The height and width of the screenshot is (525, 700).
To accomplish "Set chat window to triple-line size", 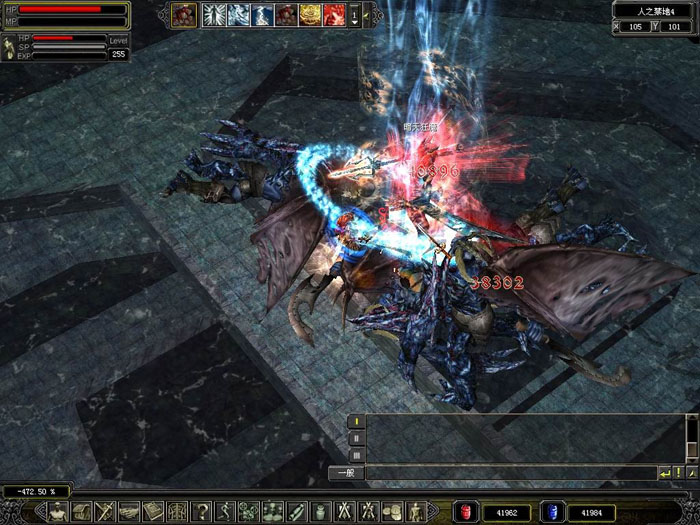I will tap(356, 454).
